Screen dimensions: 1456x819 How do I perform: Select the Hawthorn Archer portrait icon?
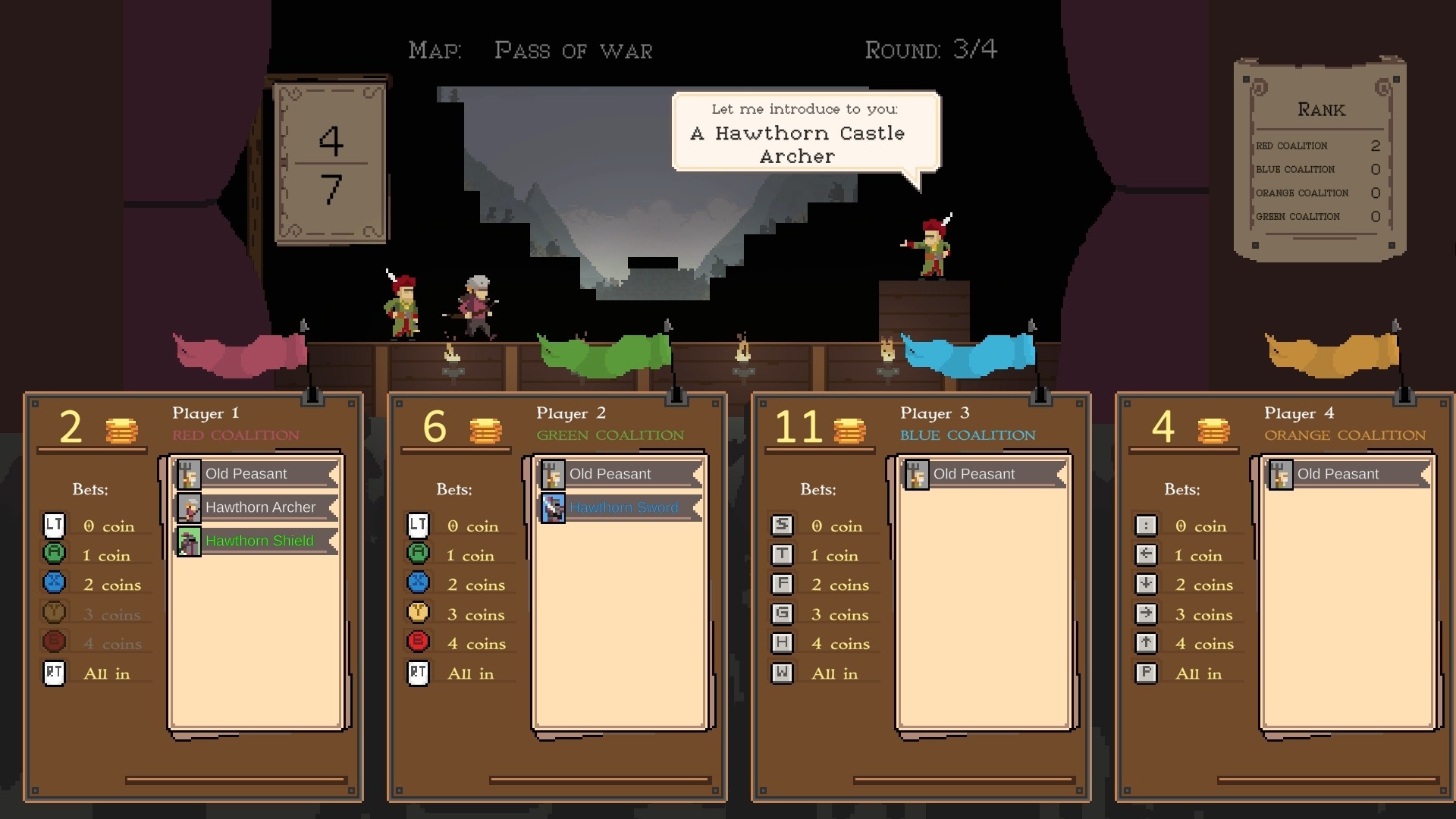point(187,507)
